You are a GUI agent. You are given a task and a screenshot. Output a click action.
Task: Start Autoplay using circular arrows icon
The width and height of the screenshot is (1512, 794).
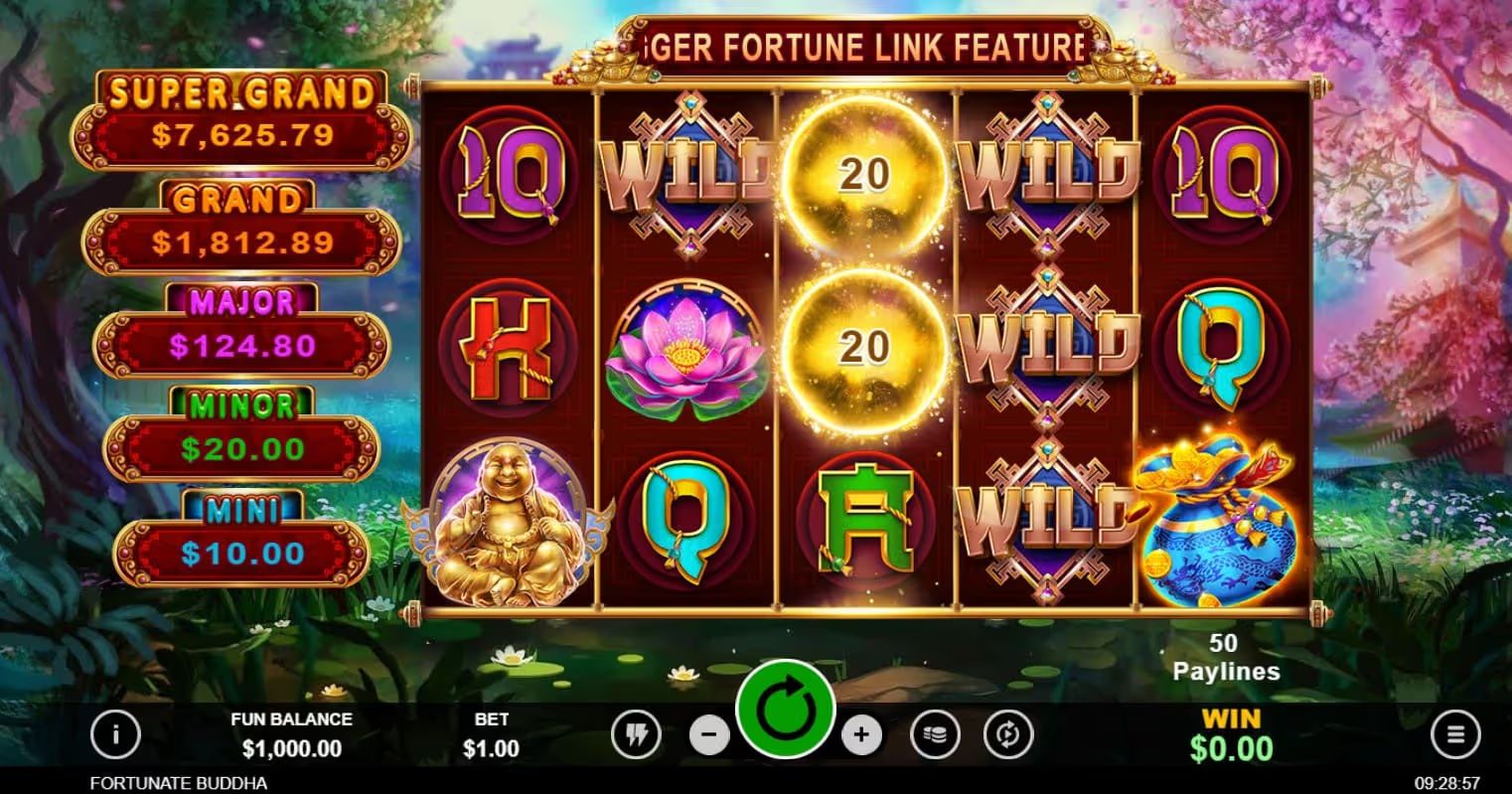1007,733
